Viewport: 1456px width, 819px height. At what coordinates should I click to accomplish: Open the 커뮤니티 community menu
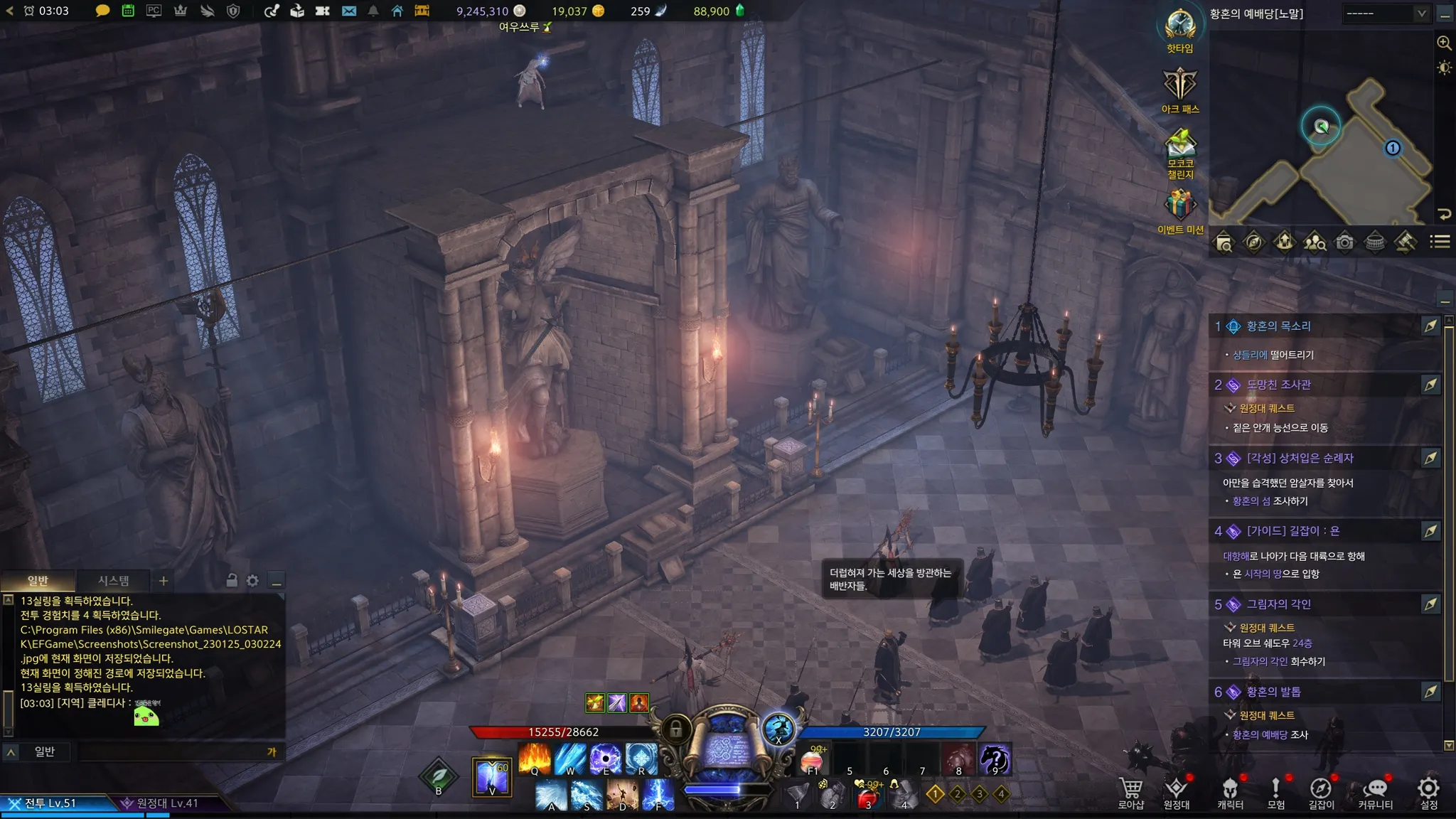tap(1375, 791)
